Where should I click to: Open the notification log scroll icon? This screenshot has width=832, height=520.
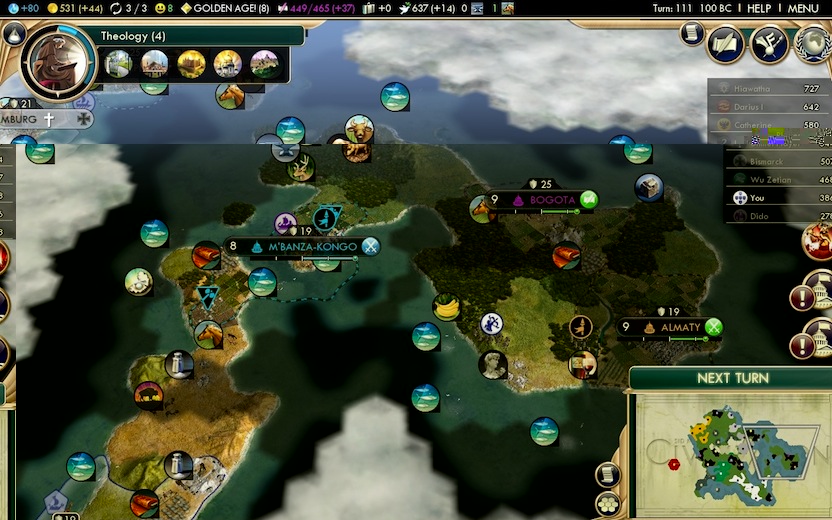pos(690,34)
